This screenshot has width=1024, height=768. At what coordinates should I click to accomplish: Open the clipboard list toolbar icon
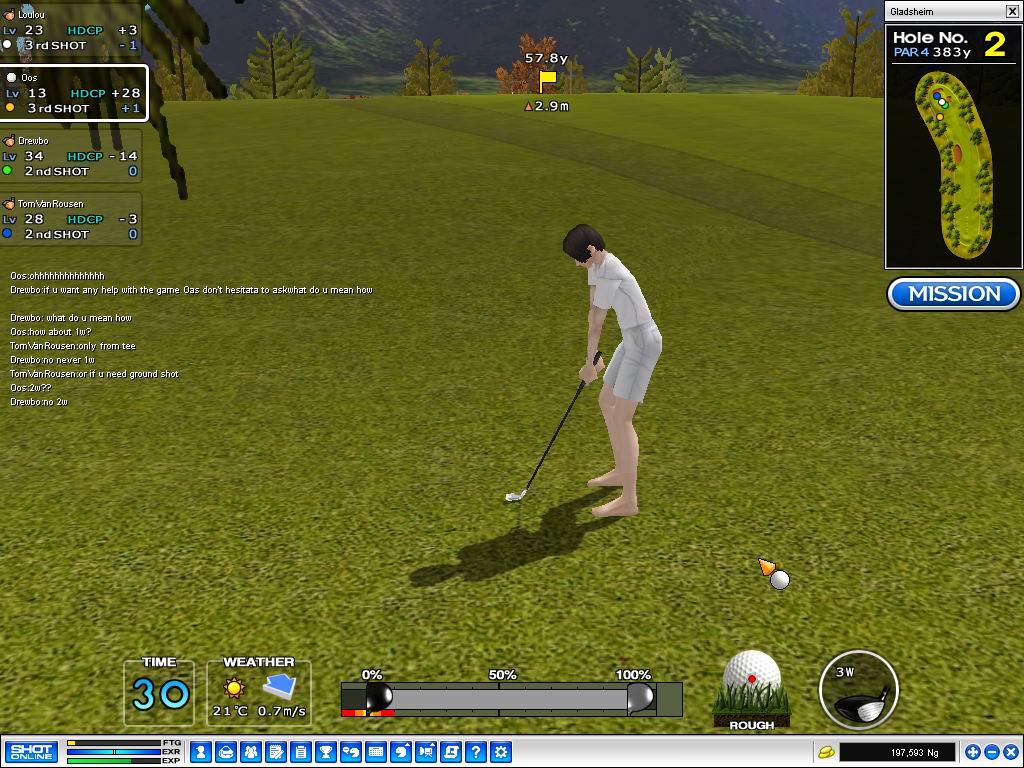300,752
